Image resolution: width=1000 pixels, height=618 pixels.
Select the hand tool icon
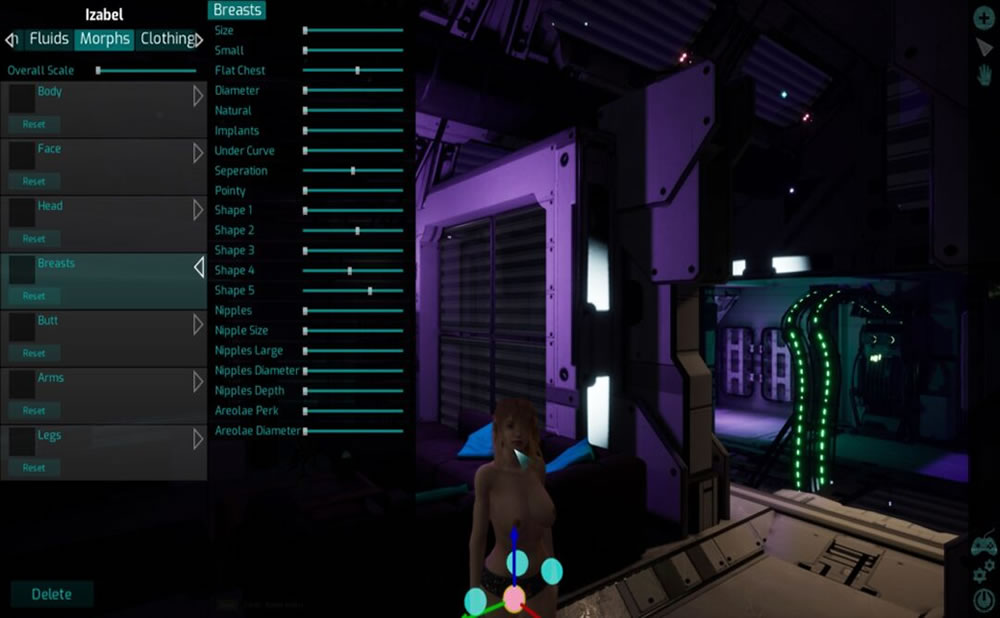(984, 74)
